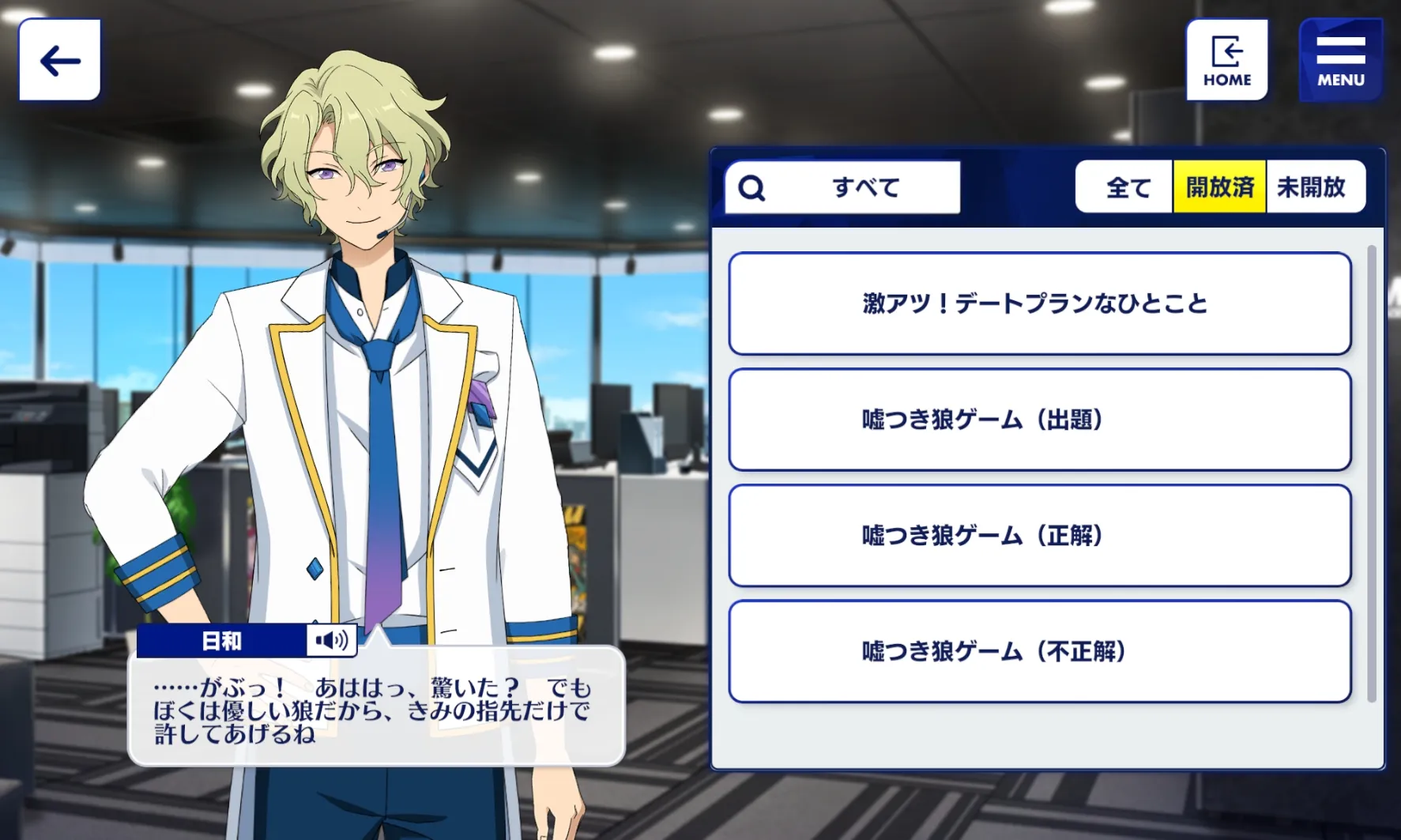Replay voice with the speaker icon
Viewport: 1401px width, 840px height.
332,640
